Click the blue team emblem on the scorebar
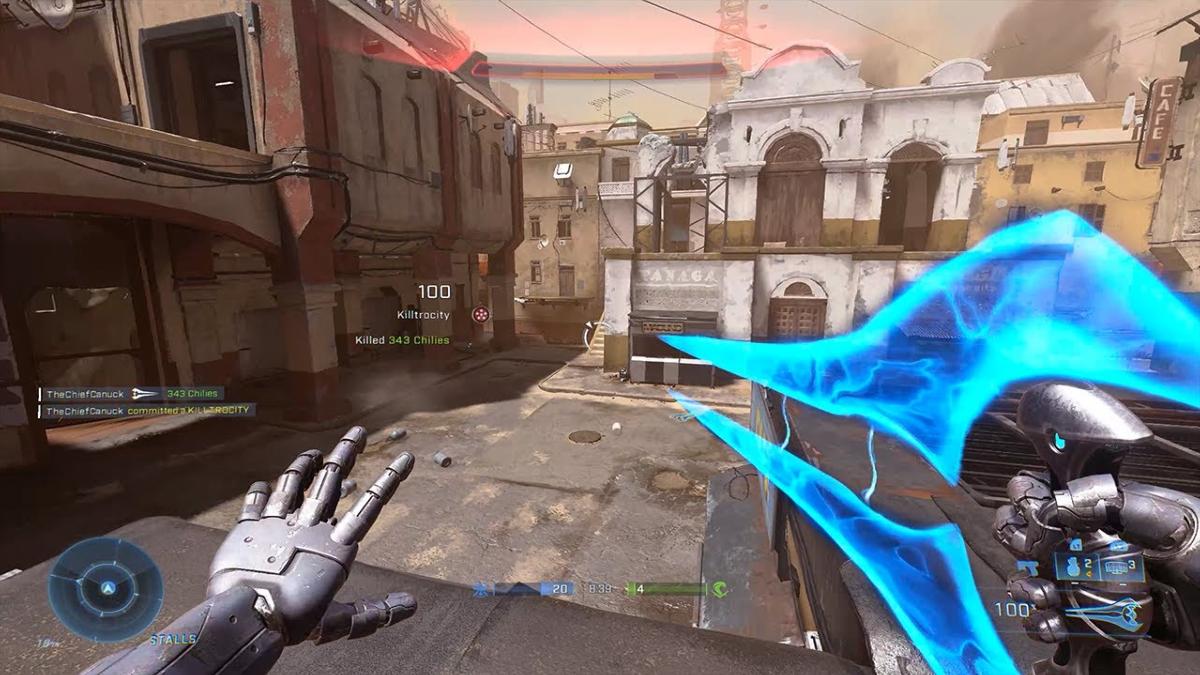Viewport: 1200px width, 675px height. [x=482, y=589]
